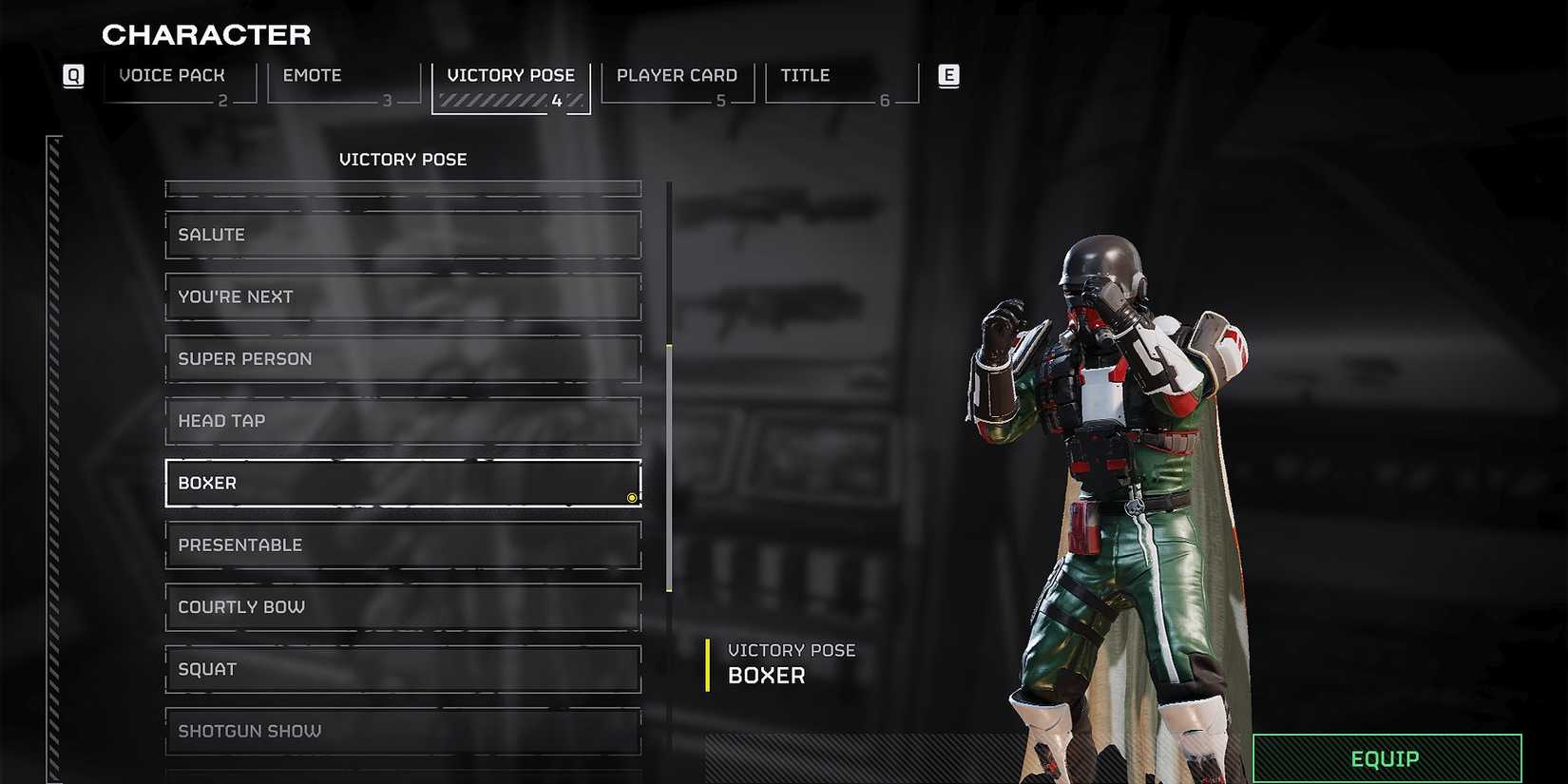1568x784 pixels.
Task: Select the Super Person pose
Action: 403,358
